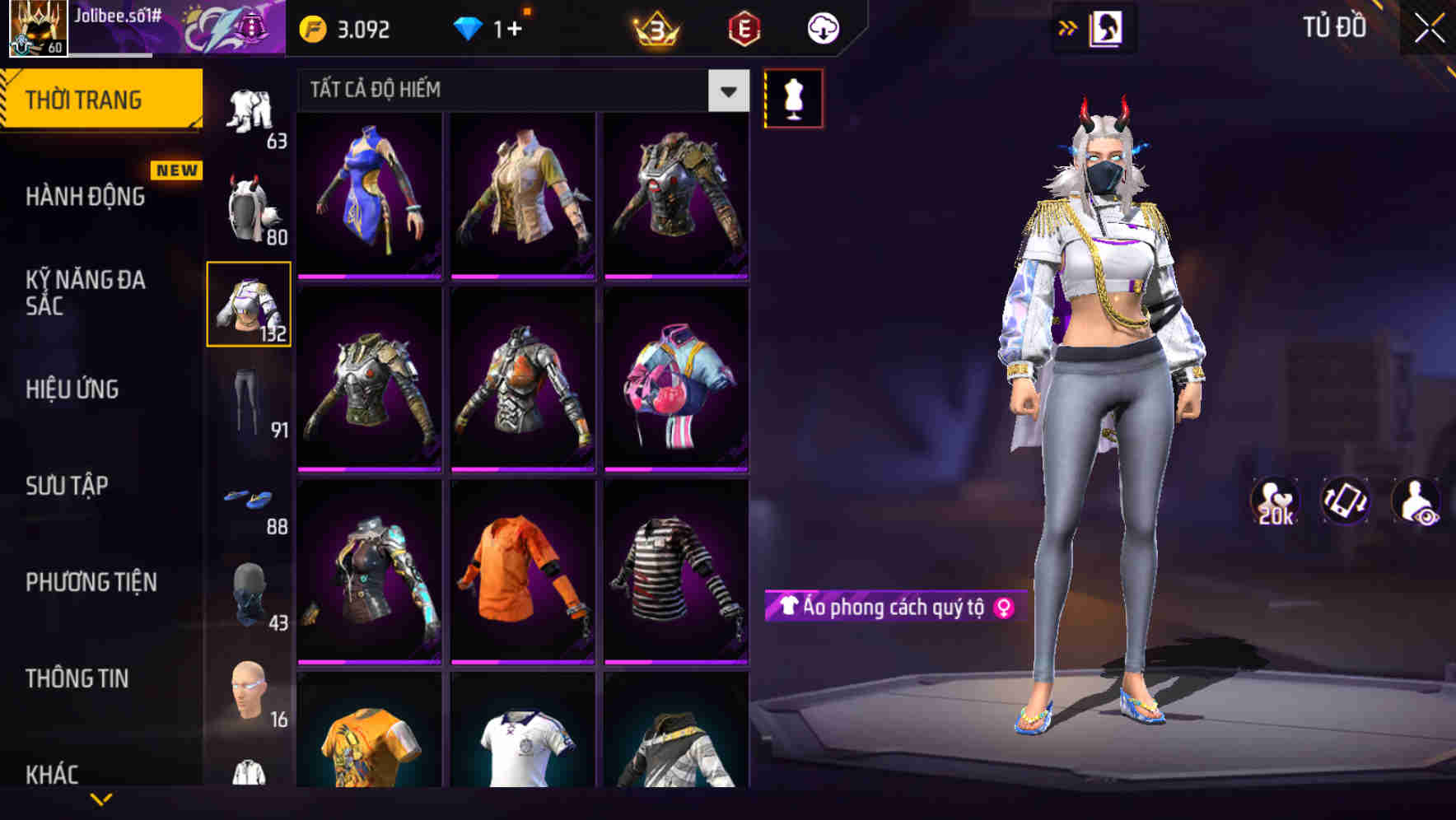The width and height of the screenshot is (1456, 820).
Task: Open the HIỆU ỨNG section
Action: [74, 389]
